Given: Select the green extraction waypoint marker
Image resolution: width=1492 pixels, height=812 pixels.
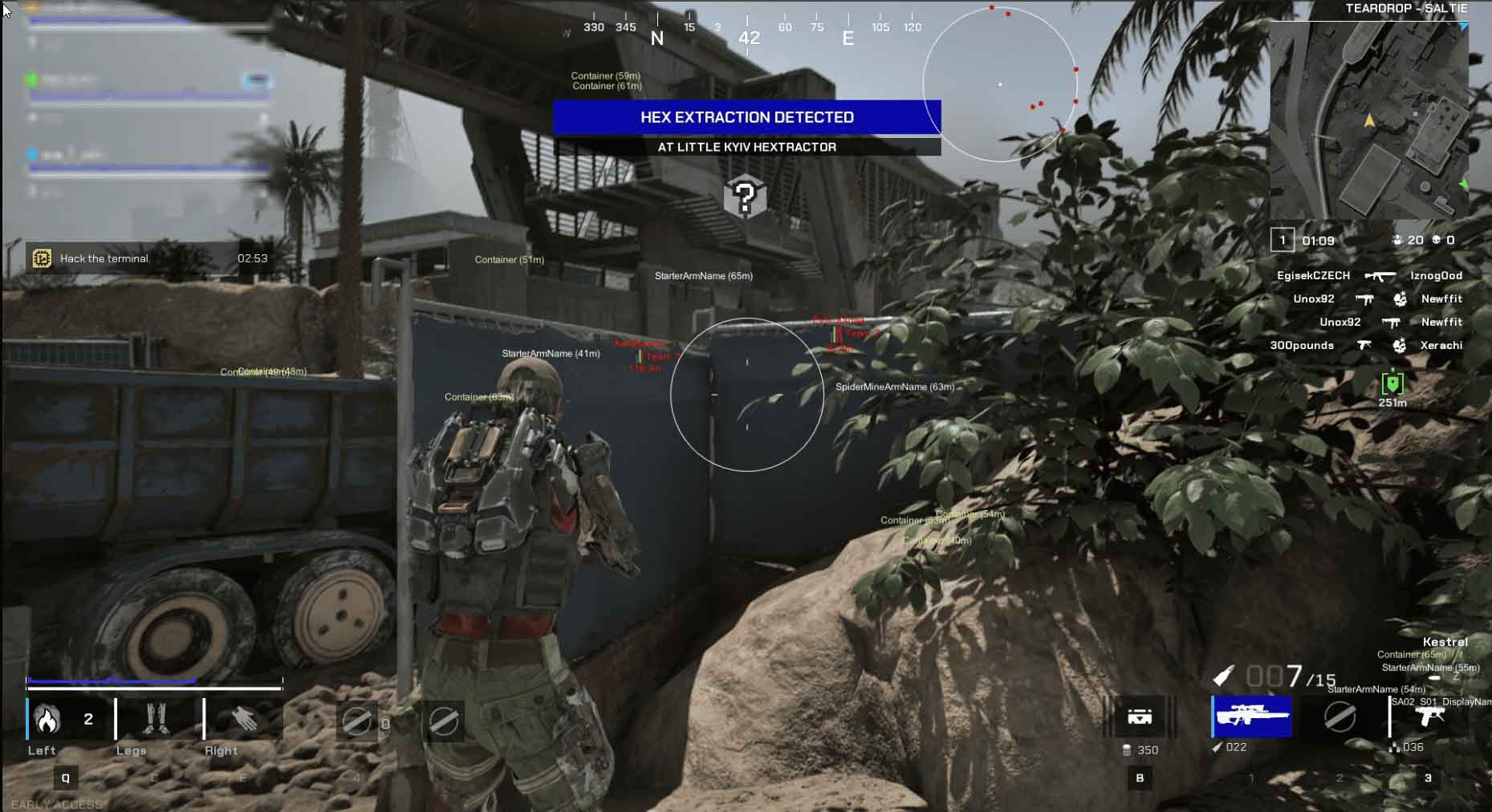Looking at the screenshot, I should (x=1392, y=383).
